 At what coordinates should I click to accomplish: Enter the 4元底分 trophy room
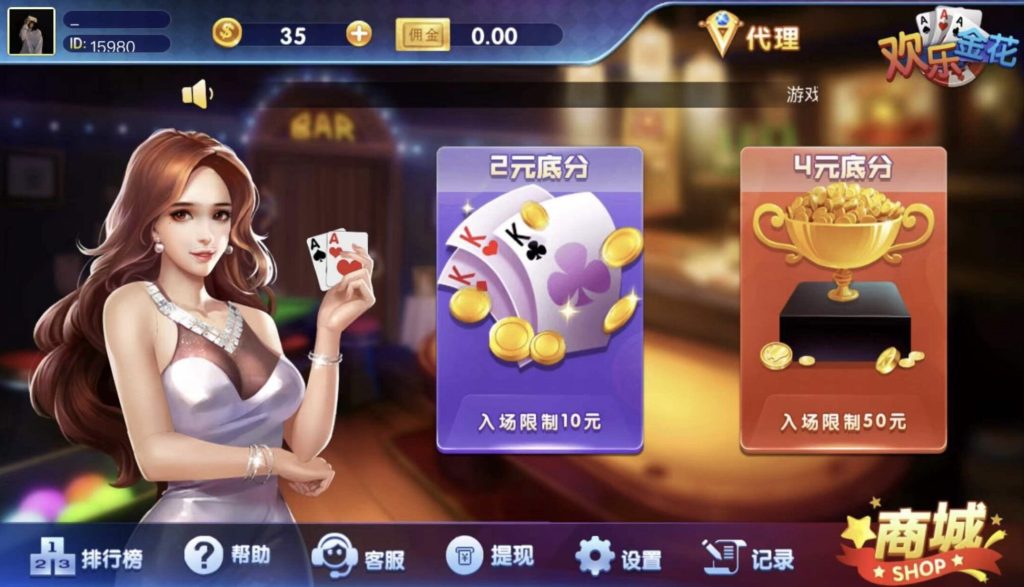[842, 299]
